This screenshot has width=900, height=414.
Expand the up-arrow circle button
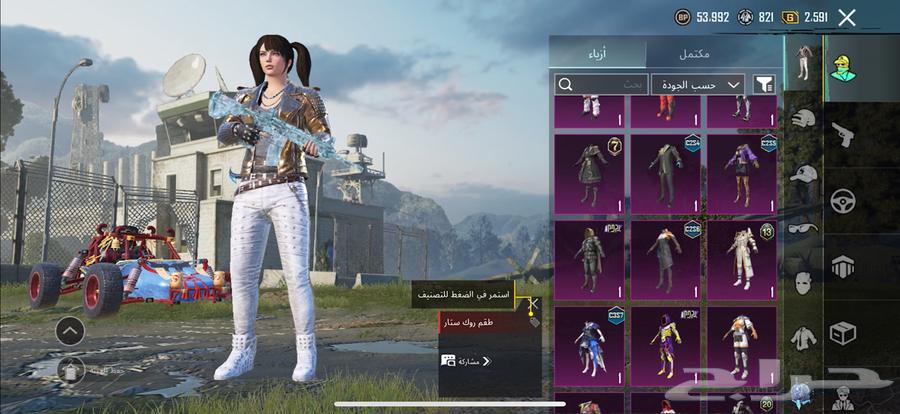pyautogui.click(x=70, y=331)
